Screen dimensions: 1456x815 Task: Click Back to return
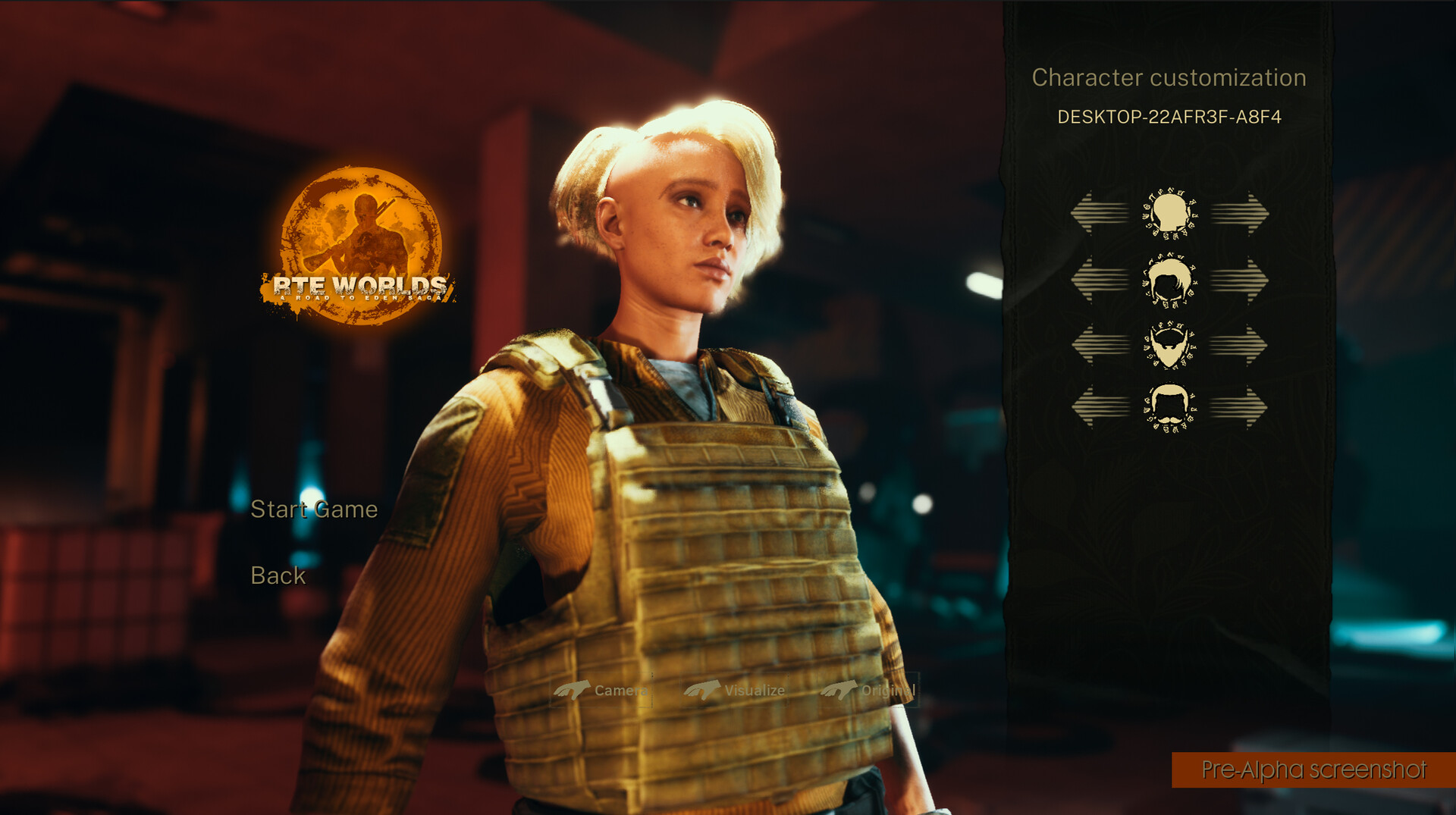coord(277,576)
